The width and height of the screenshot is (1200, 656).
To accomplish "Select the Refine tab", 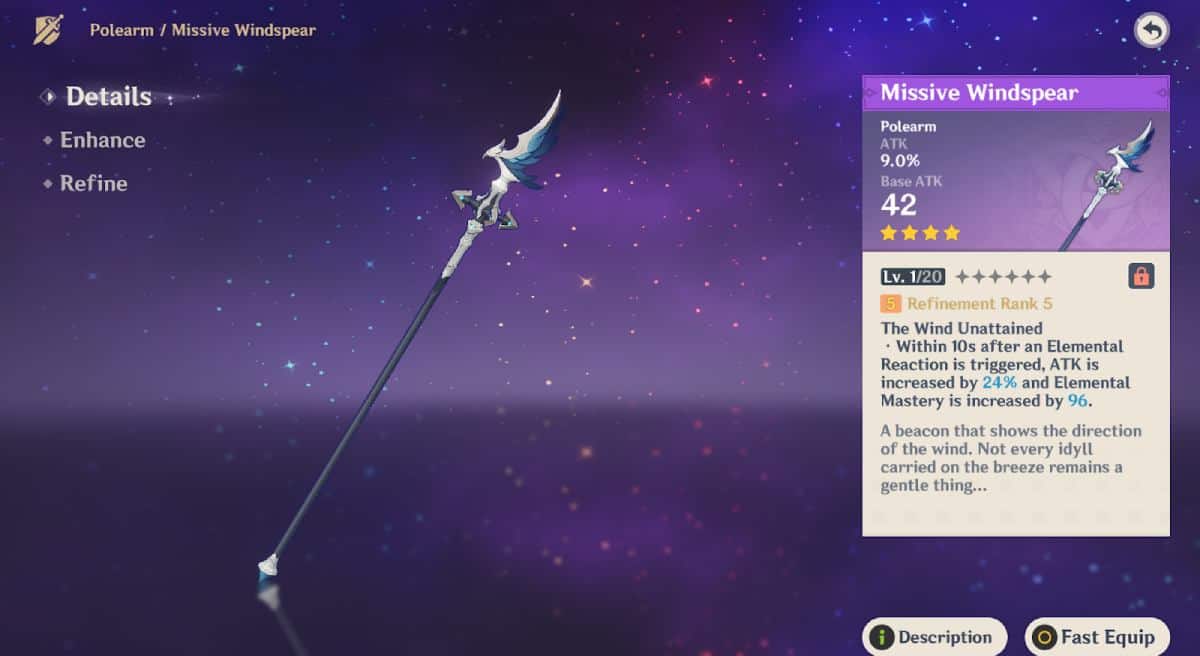I will [93, 184].
